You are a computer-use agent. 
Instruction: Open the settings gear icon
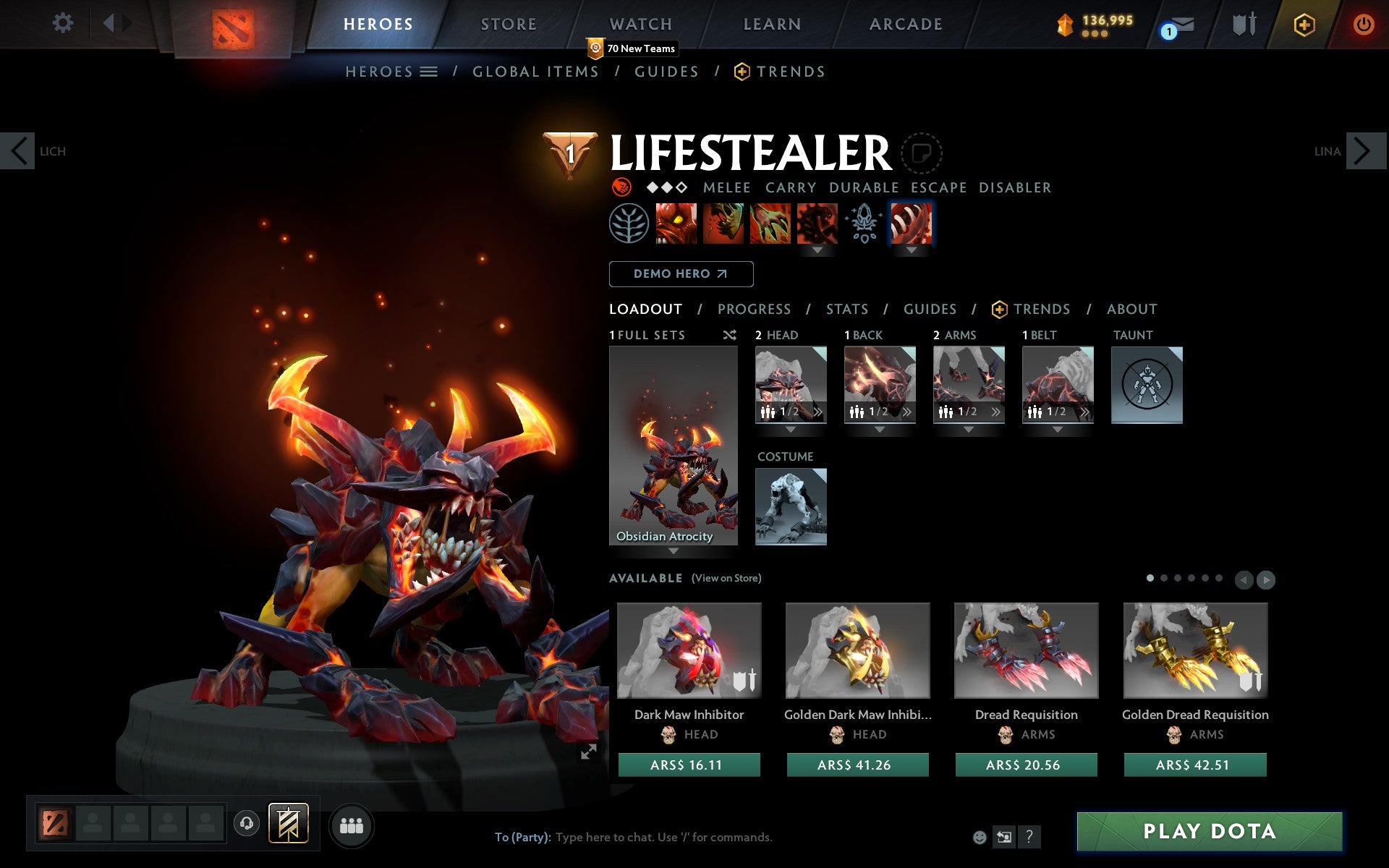tap(64, 23)
